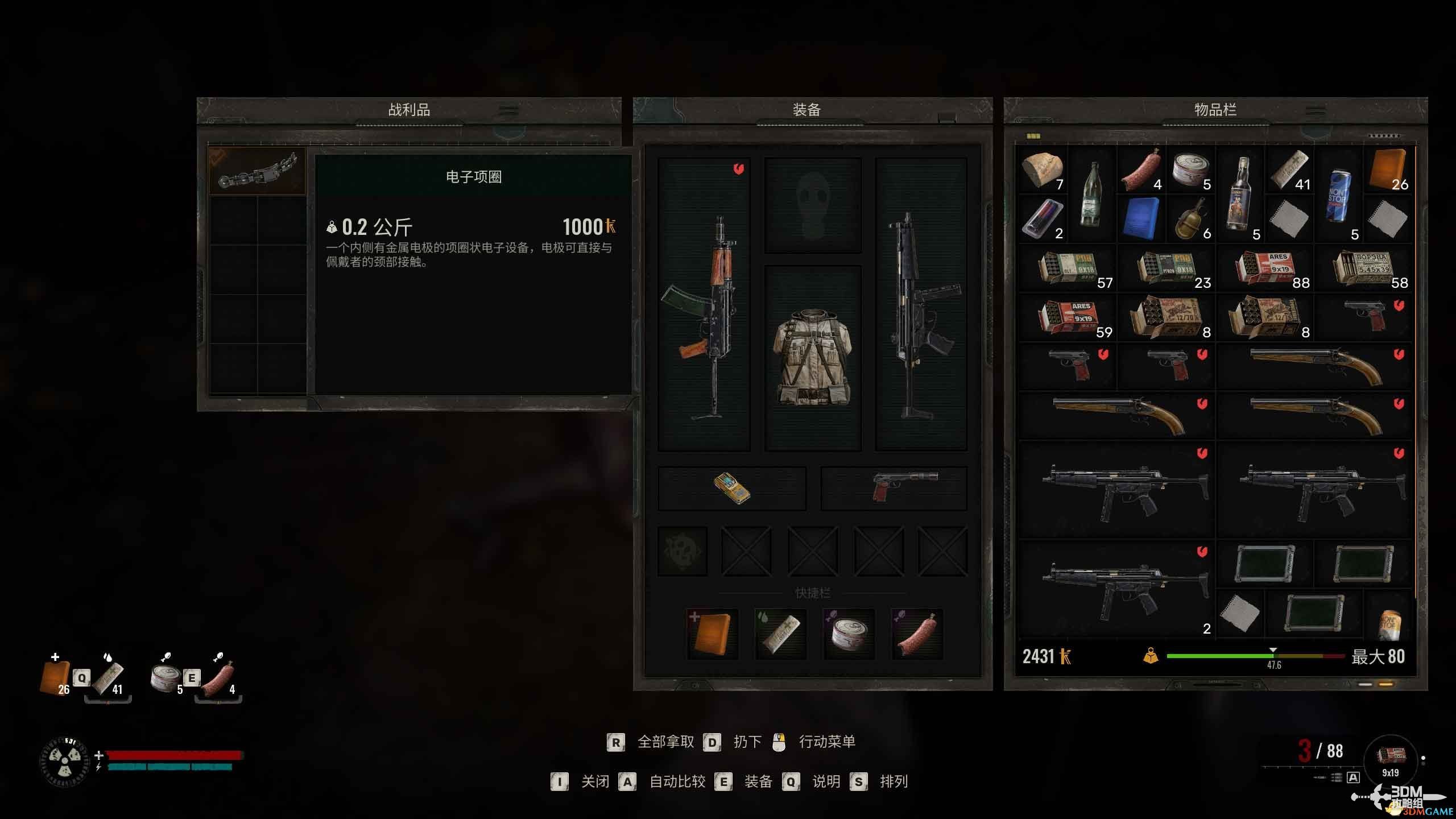
Task: Select the vodka bottle in the inventory
Action: pos(1240,195)
